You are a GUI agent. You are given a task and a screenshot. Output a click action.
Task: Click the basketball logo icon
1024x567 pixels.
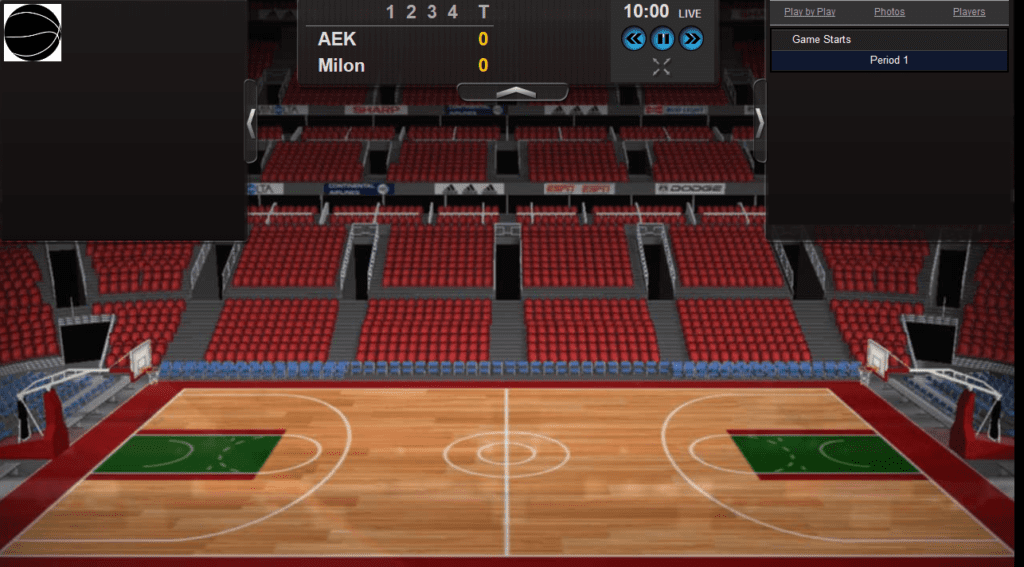point(32,32)
